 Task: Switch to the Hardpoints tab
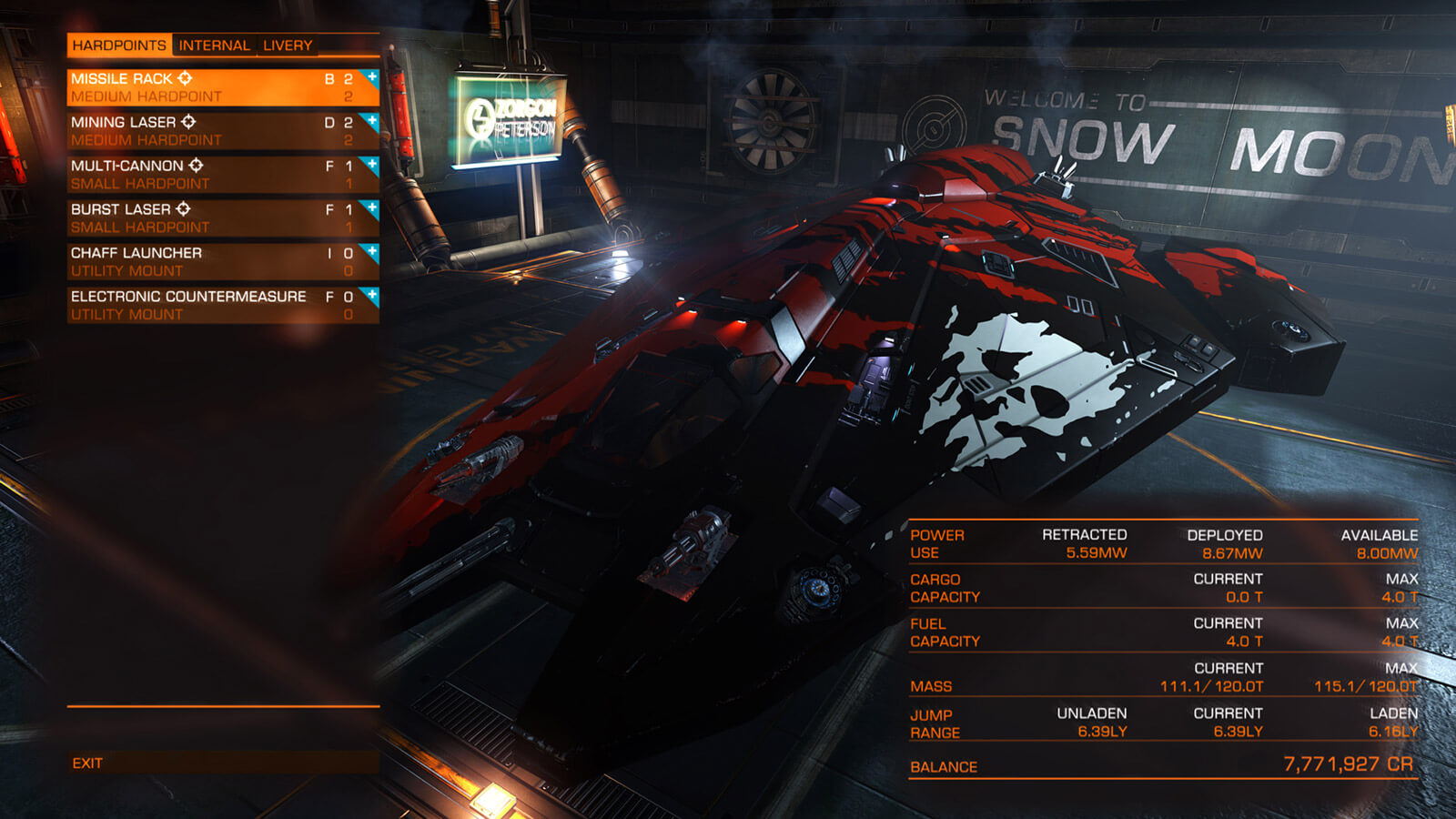118,45
